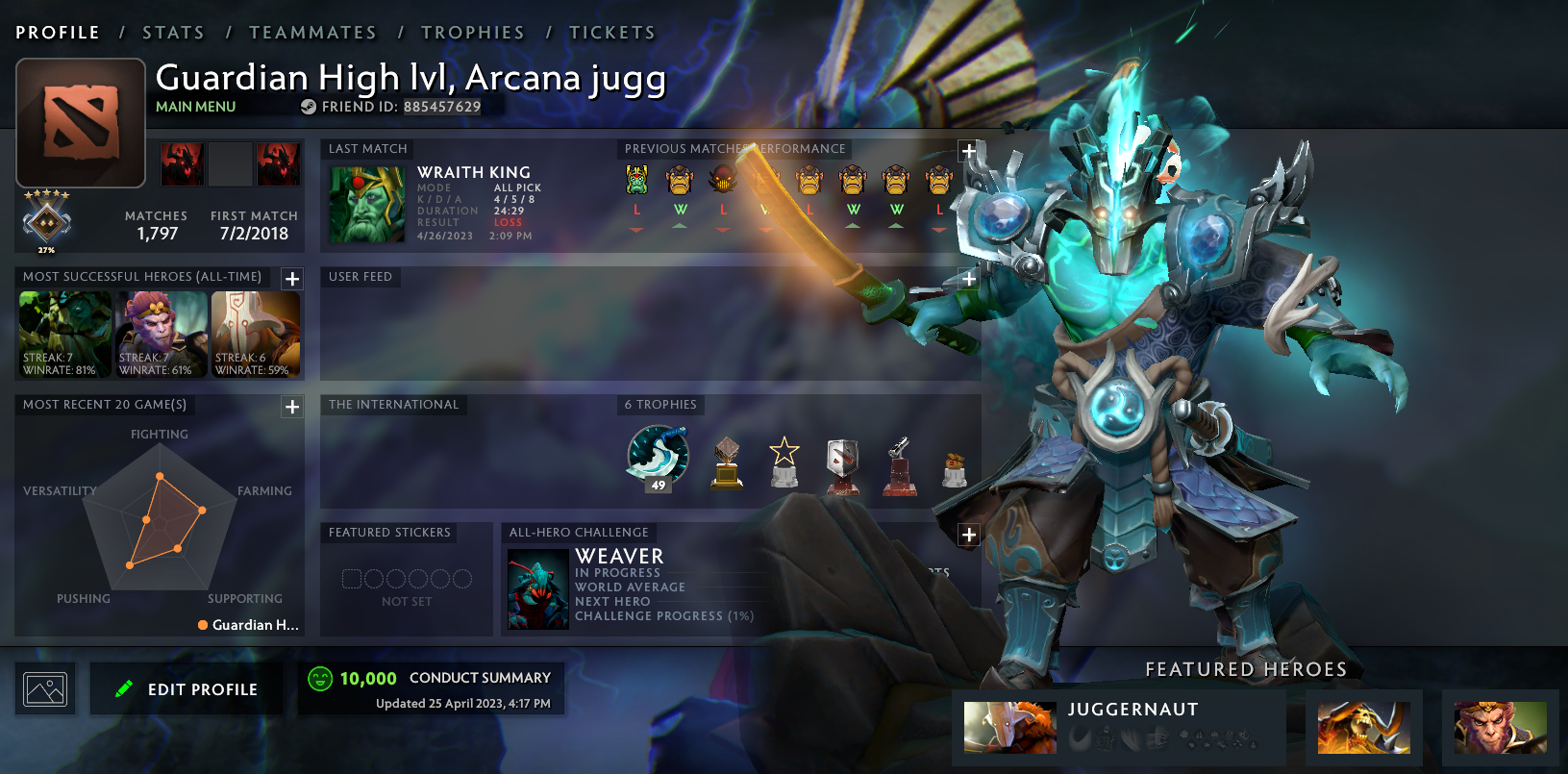Expand the Previous Matches Performance panel
Viewport: 1568px width, 774px height.
click(968, 150)
